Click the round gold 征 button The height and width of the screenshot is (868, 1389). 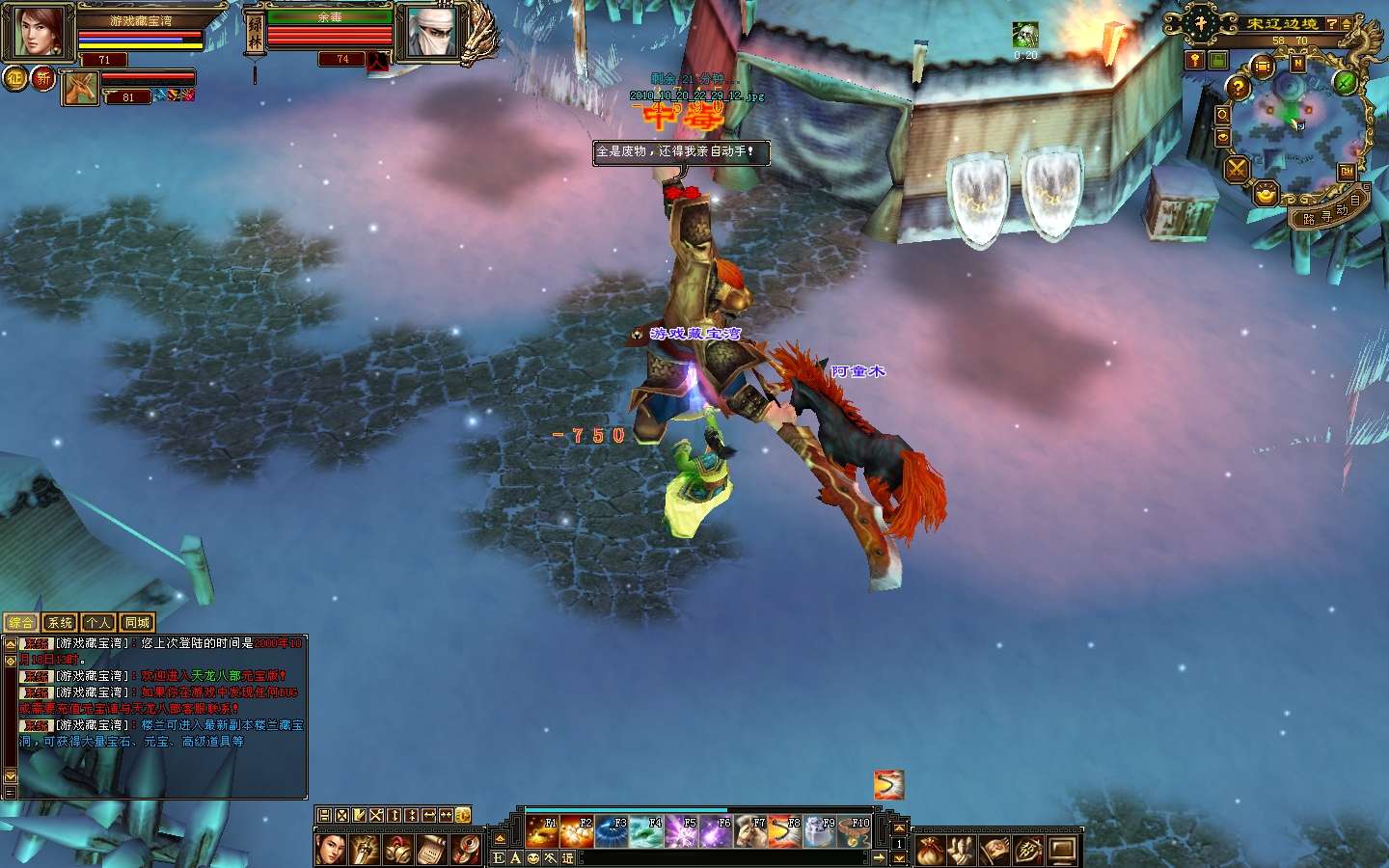(x=15, y=78)
